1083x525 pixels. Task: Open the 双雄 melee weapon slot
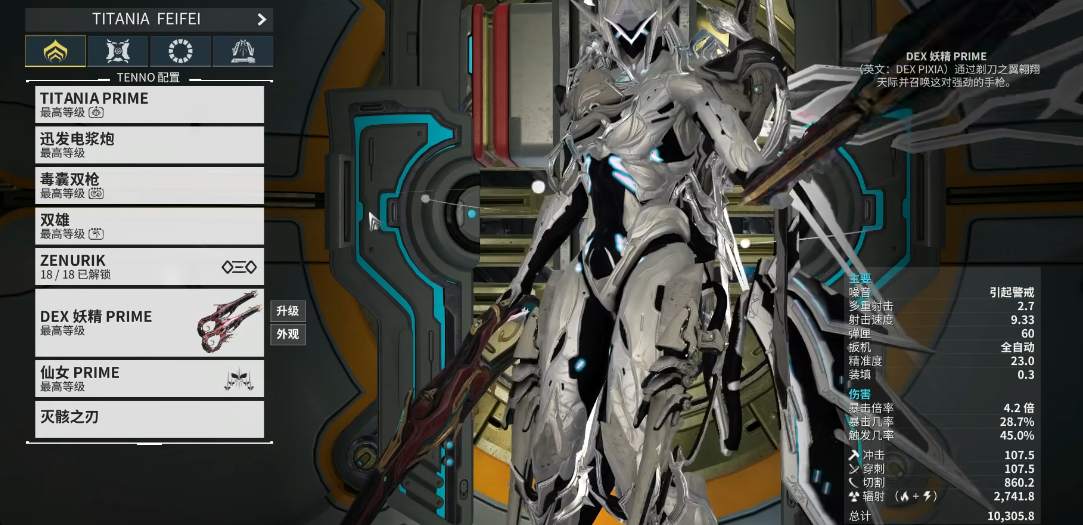click(150, 226)
